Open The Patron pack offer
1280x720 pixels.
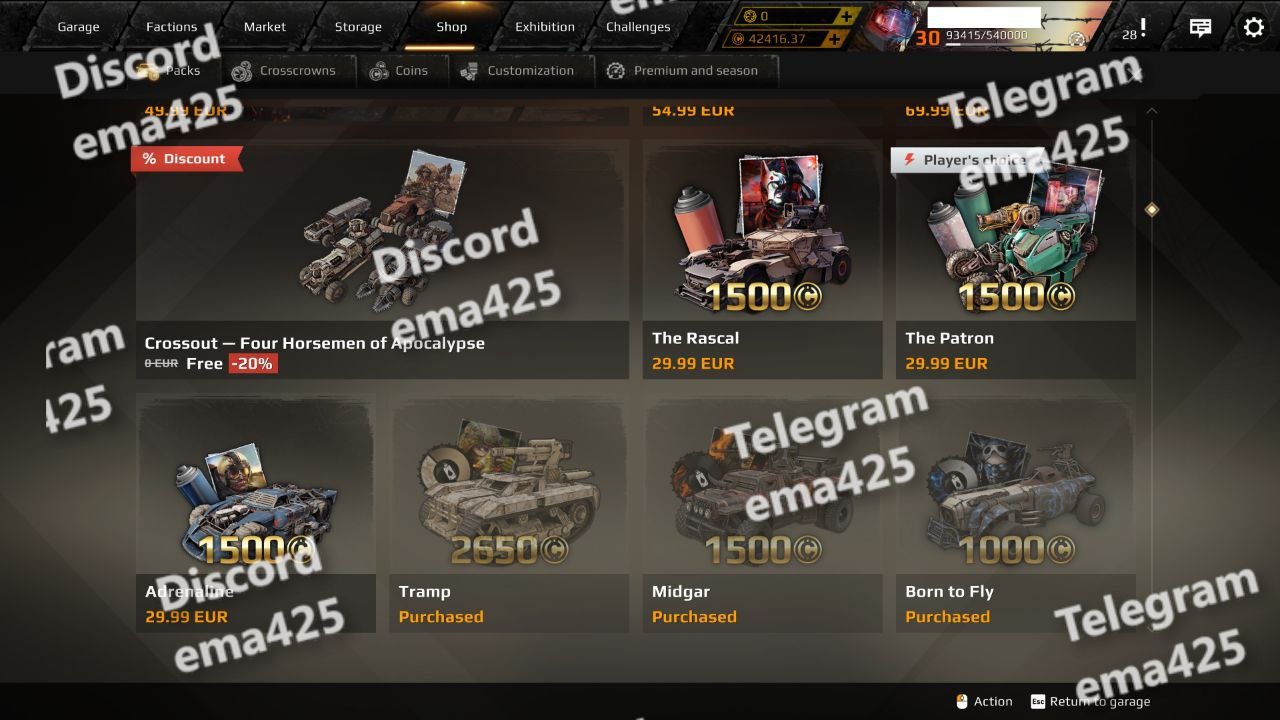1015,260
